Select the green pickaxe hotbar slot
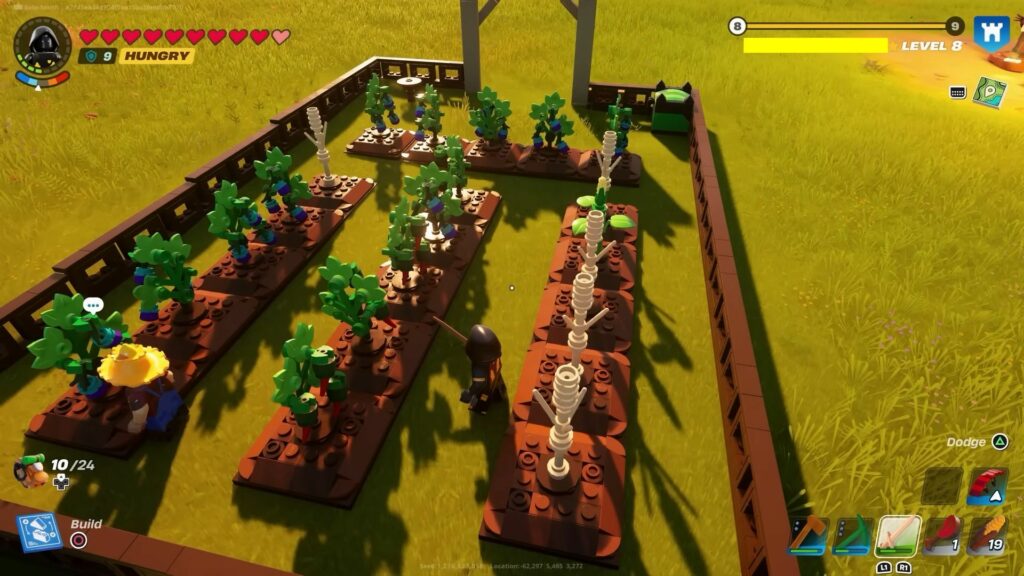 tap(852, 535)
